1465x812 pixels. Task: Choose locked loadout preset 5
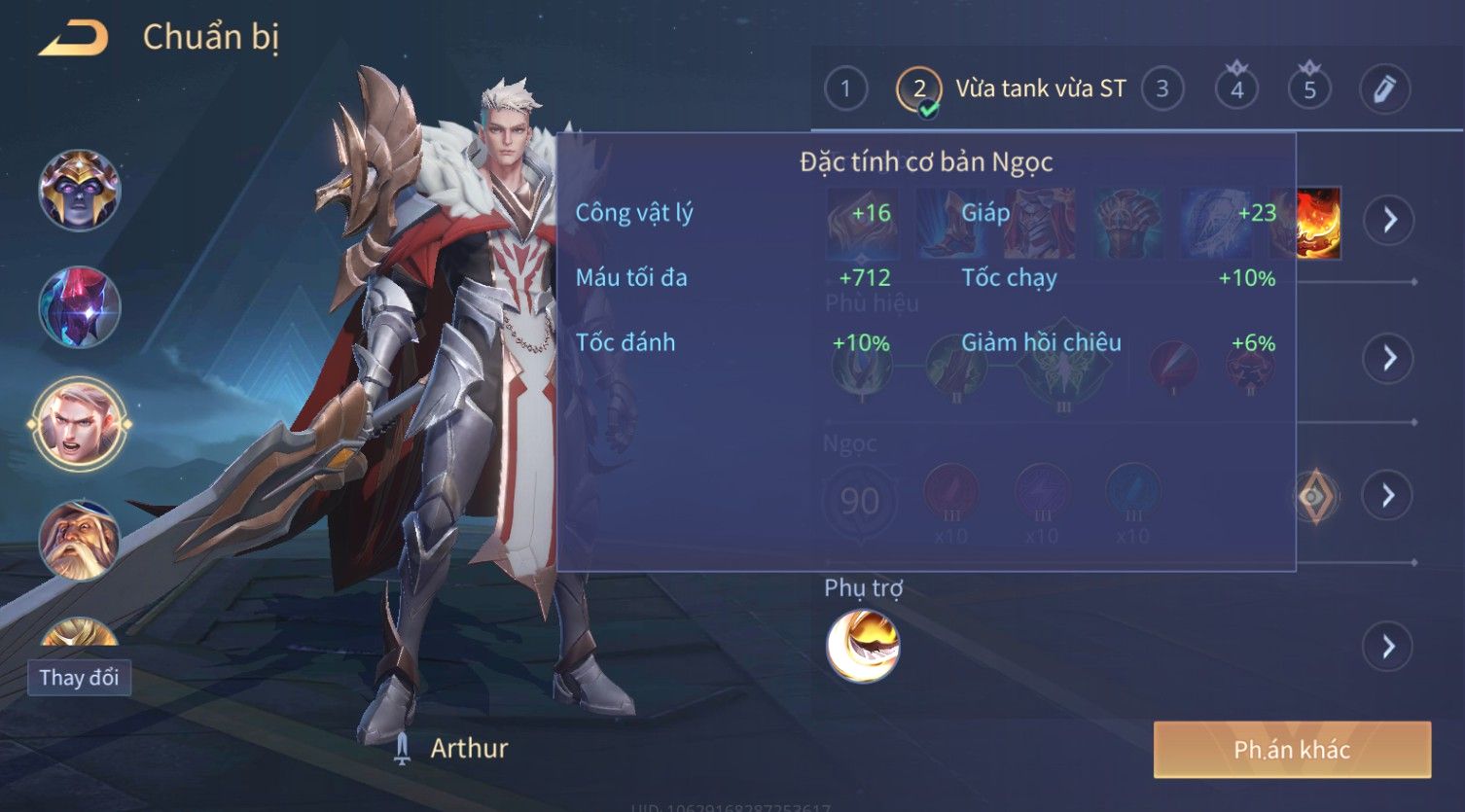(x=1309, y=89)
